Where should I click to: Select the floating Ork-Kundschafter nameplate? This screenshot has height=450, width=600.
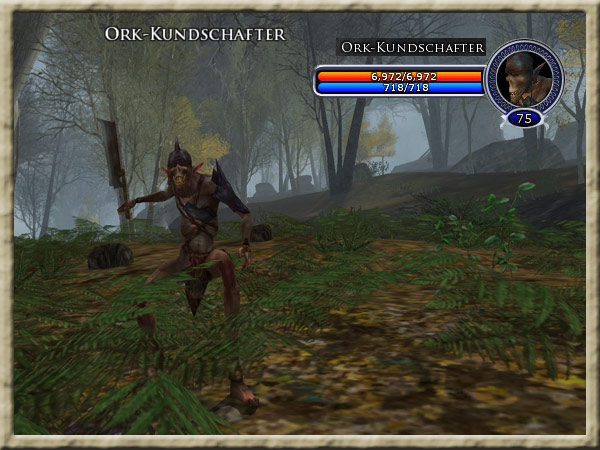[x=195, y=34]
